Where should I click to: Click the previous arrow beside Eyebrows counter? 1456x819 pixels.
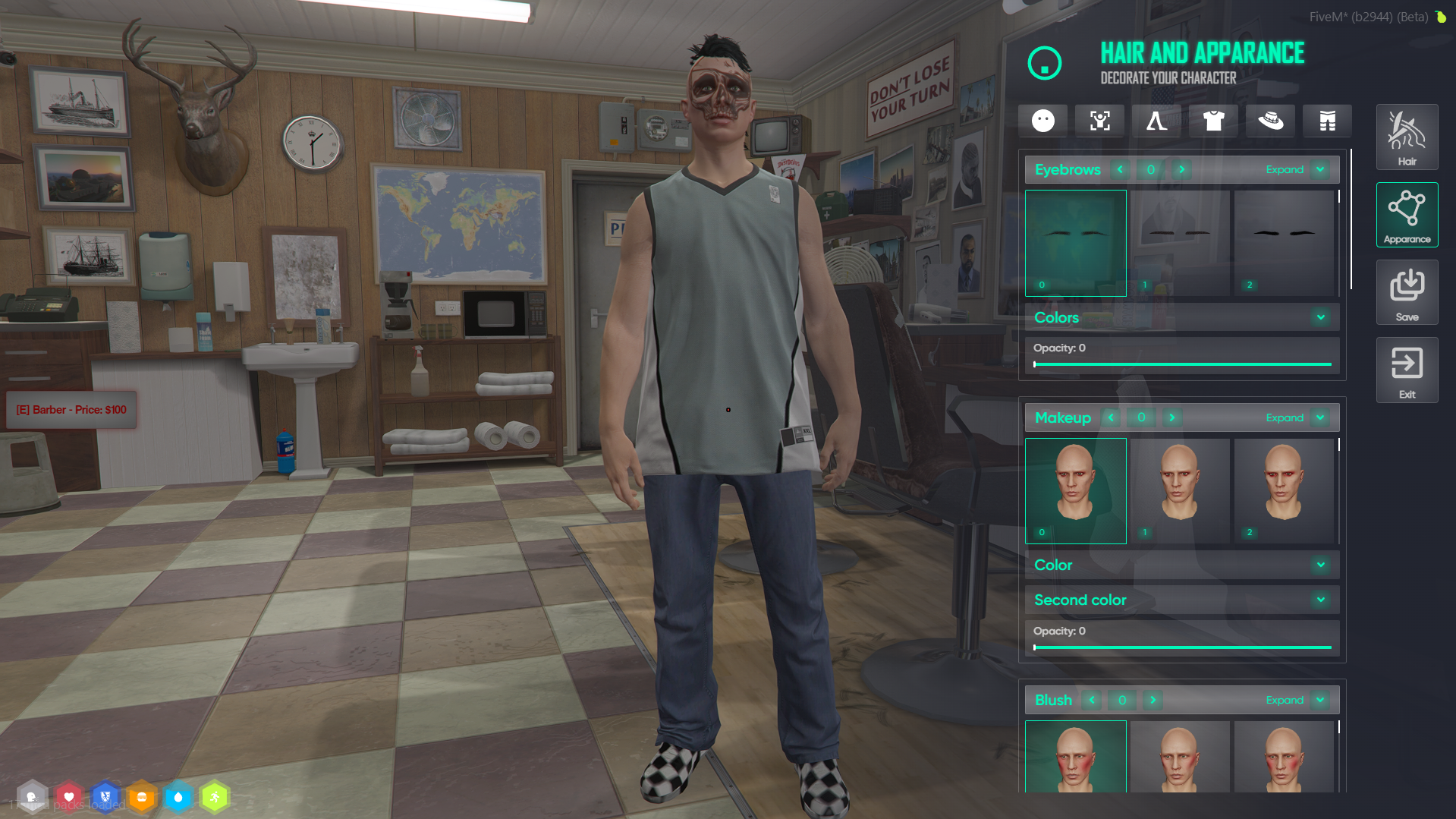pyautogui.click(x=1121, y=169)
